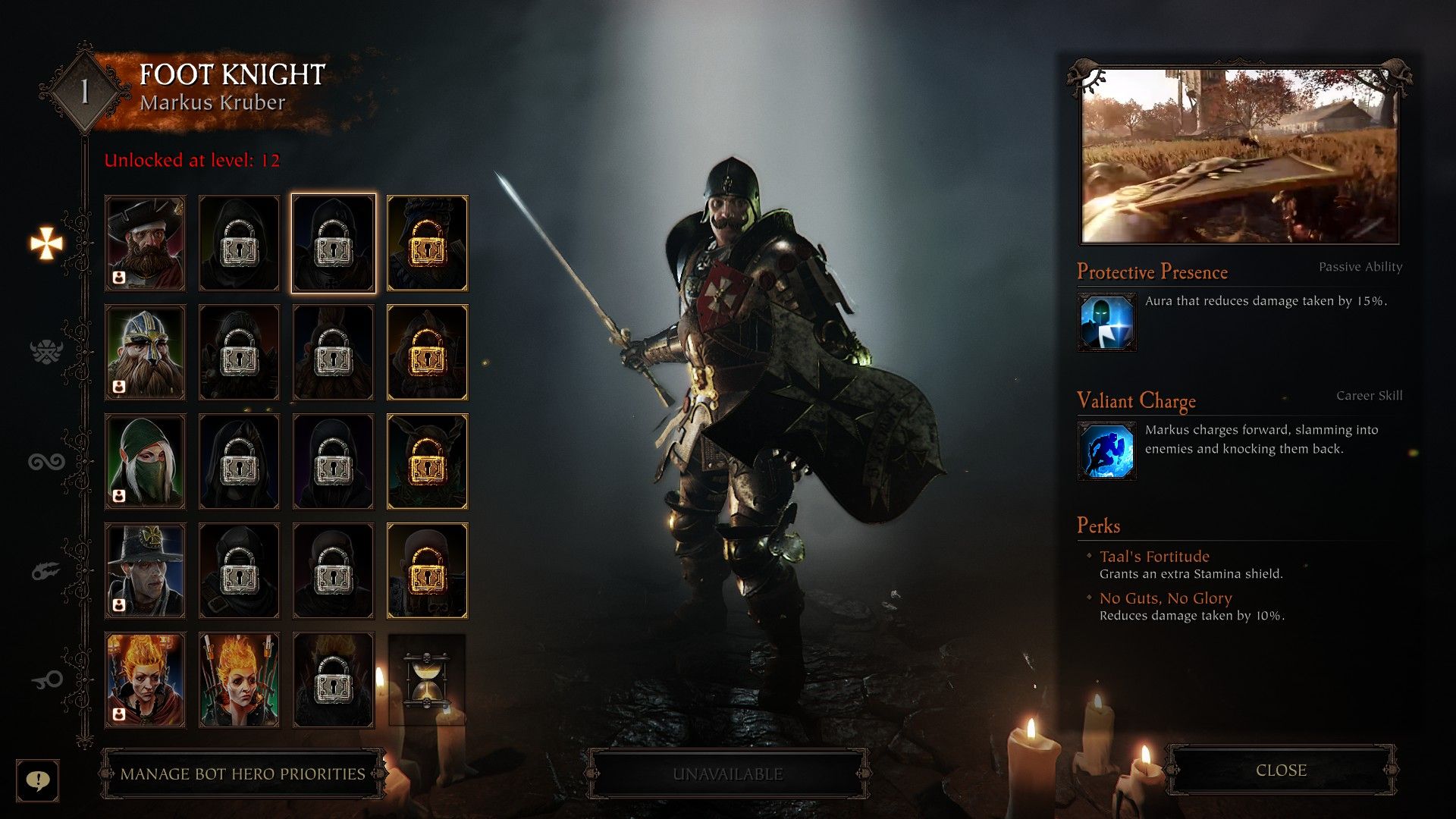The height and width of the screenshot is (819, 1456).
Task: Switch to Bardin's hero tab in the sidebar
Action: click(x=45, y=351)
